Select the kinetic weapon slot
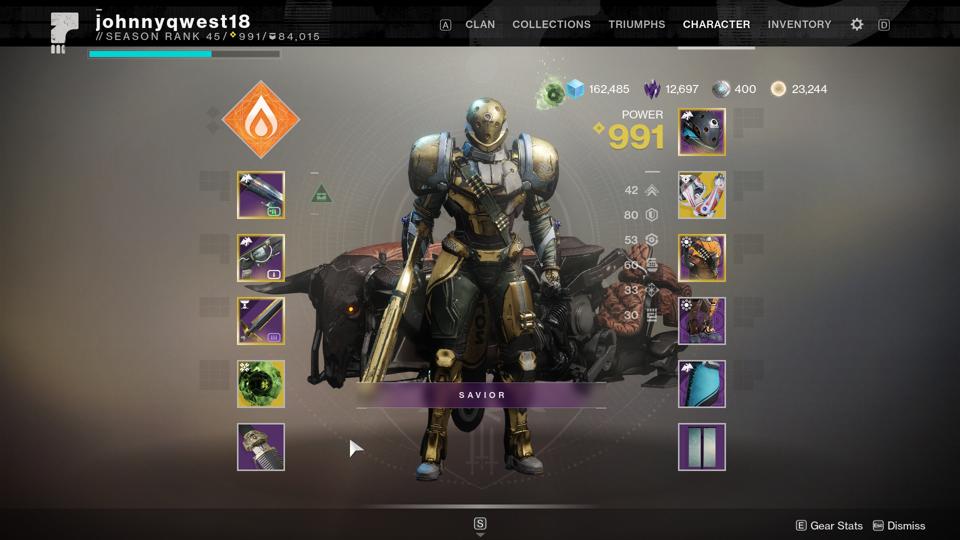960x540 pixels. point(261,195)
